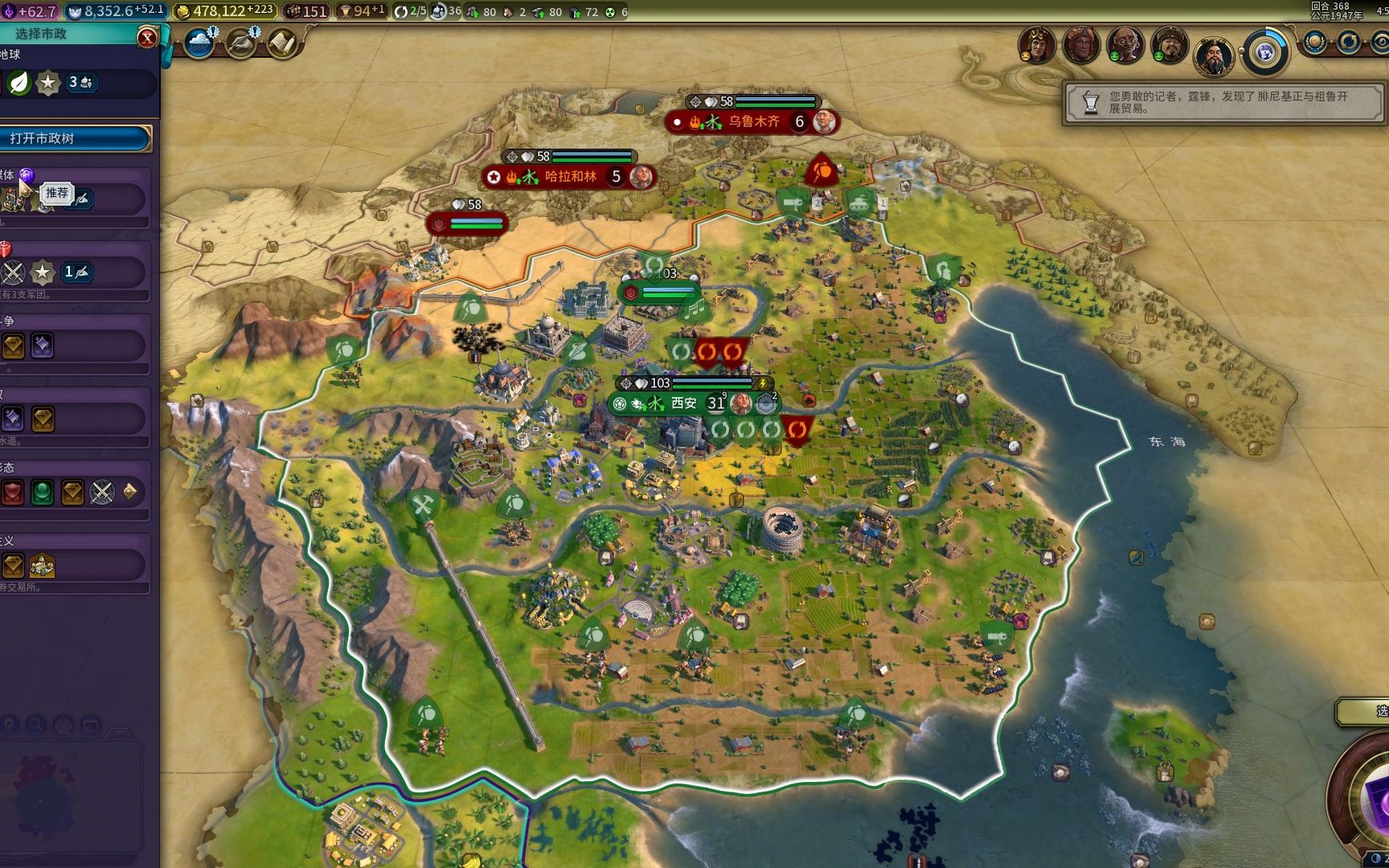Screen dimensions: 1389x868
Task: Open diplomacy with the unhappy-faced leader portrait
Action: [1036, 44]
